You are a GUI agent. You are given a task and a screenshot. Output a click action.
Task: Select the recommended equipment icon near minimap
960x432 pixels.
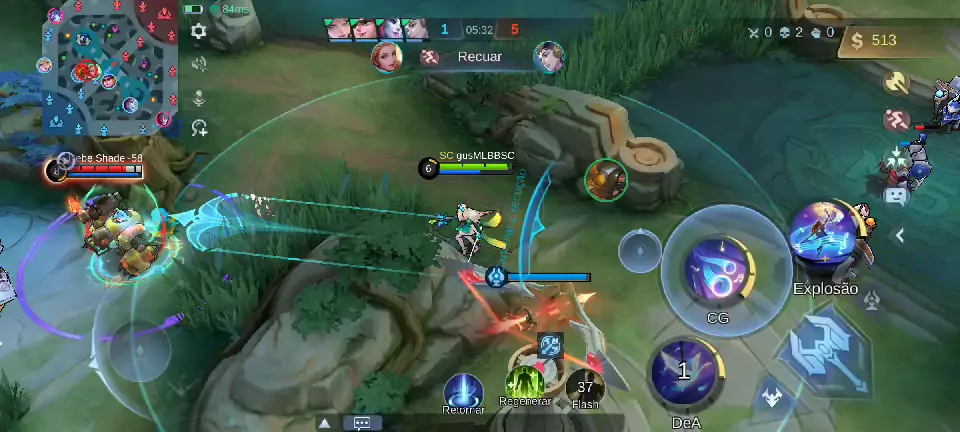(x=200, y=127)
